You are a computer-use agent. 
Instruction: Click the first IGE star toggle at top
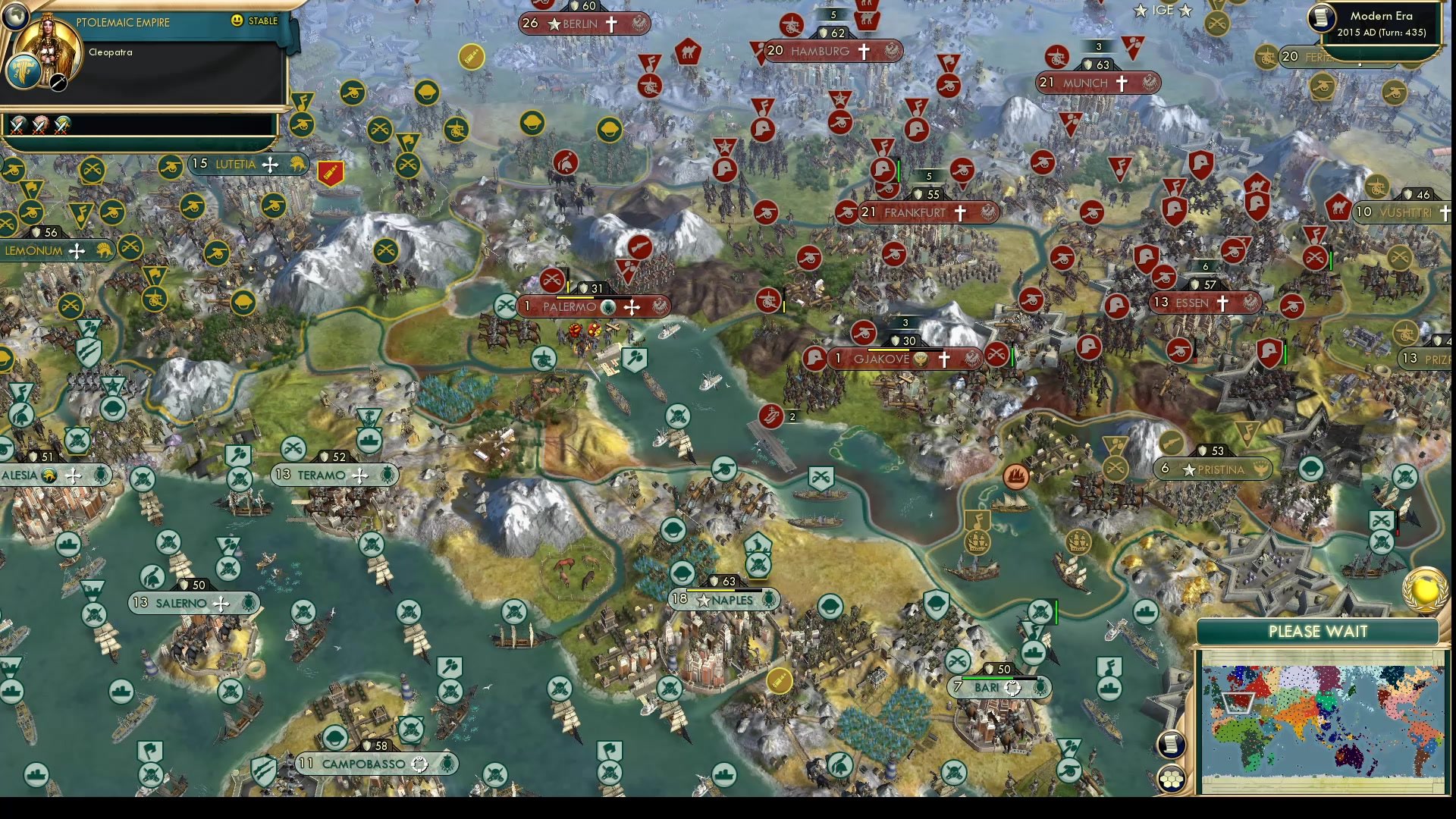(1139, 11)
